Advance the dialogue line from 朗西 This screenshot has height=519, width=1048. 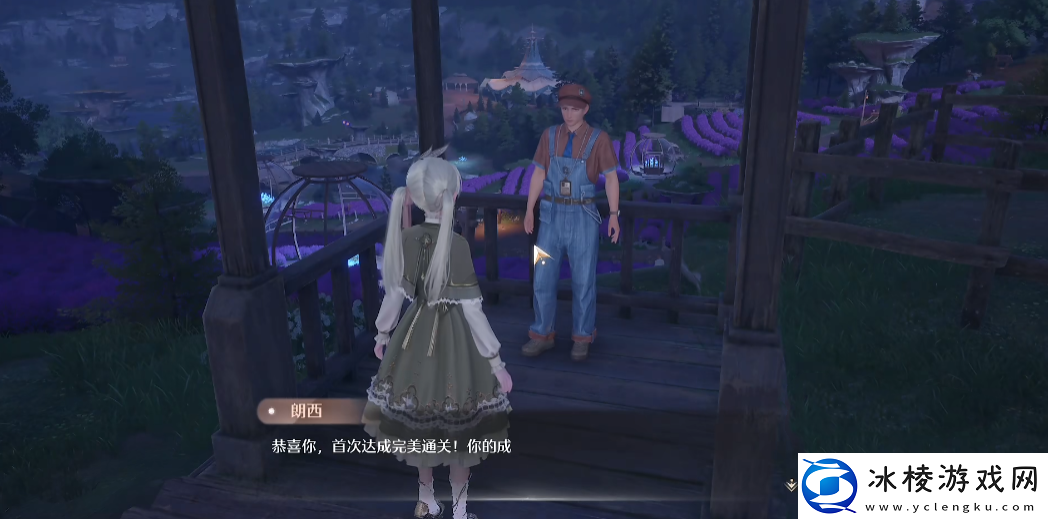[x=391, y=446]
